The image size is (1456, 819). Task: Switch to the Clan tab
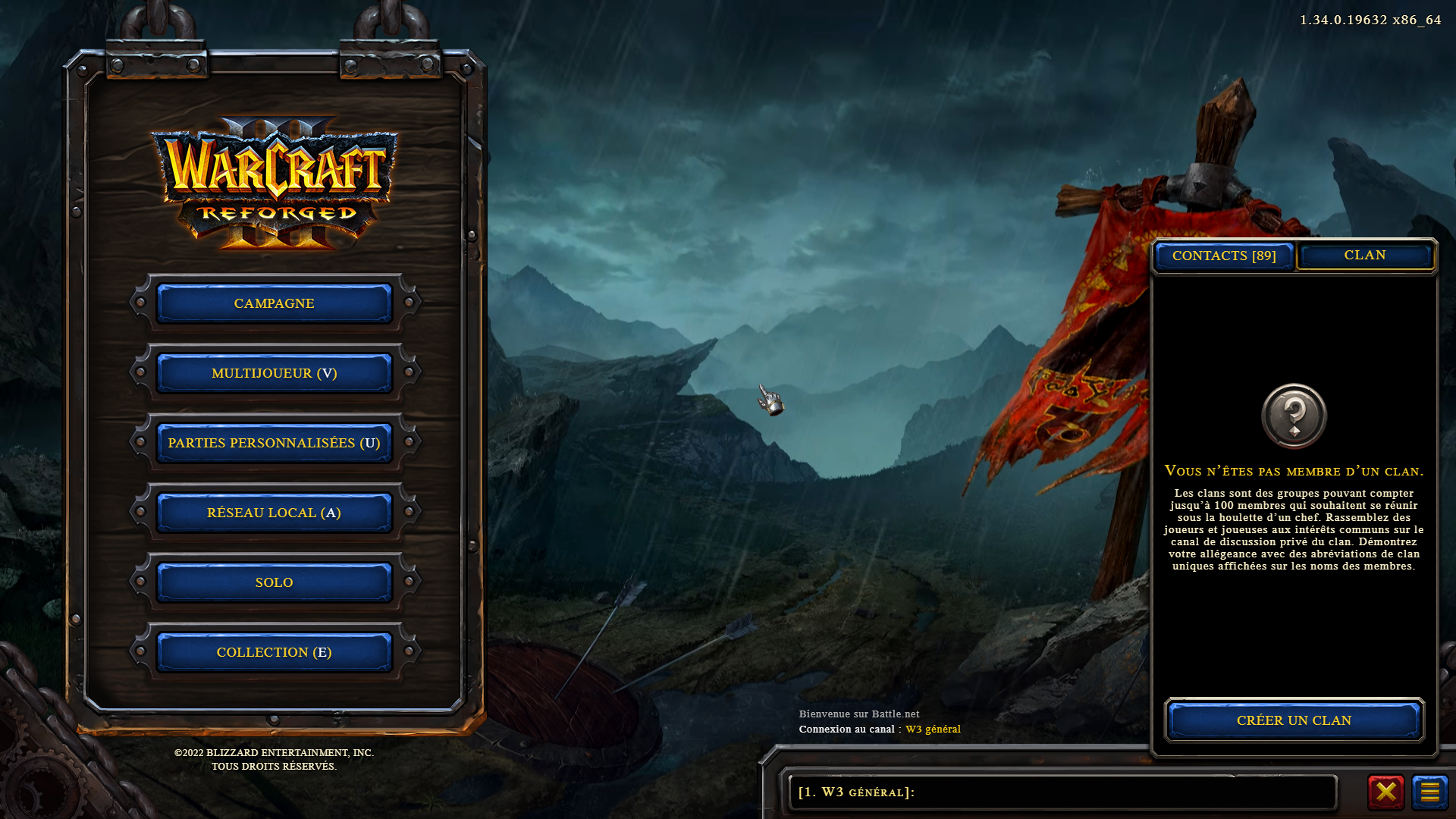point(1365,256)
